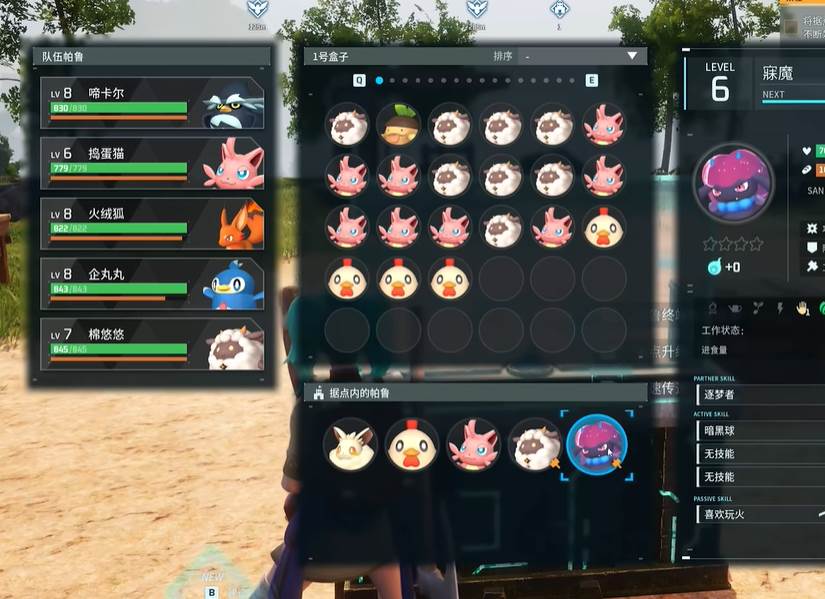
Task: Pick the pink cat pal in the base row
Action: (473, 444)
